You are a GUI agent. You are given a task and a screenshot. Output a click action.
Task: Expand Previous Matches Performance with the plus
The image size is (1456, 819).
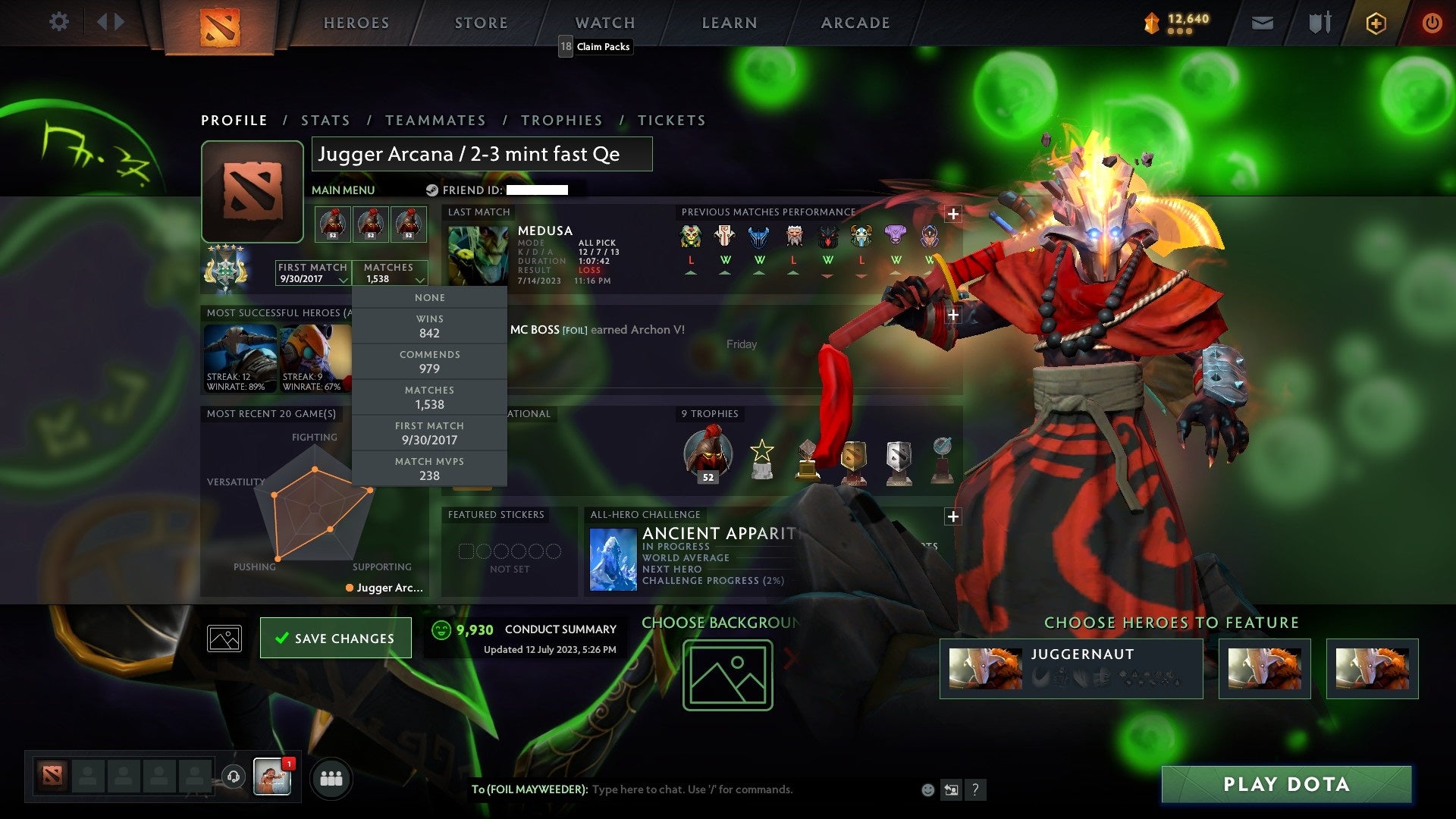[x=952, y=215]
